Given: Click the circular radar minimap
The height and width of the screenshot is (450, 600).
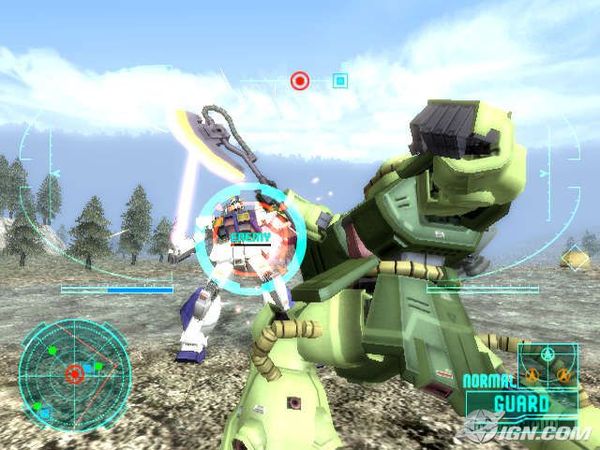Looking at the screenshot, I should click(74, 374).
